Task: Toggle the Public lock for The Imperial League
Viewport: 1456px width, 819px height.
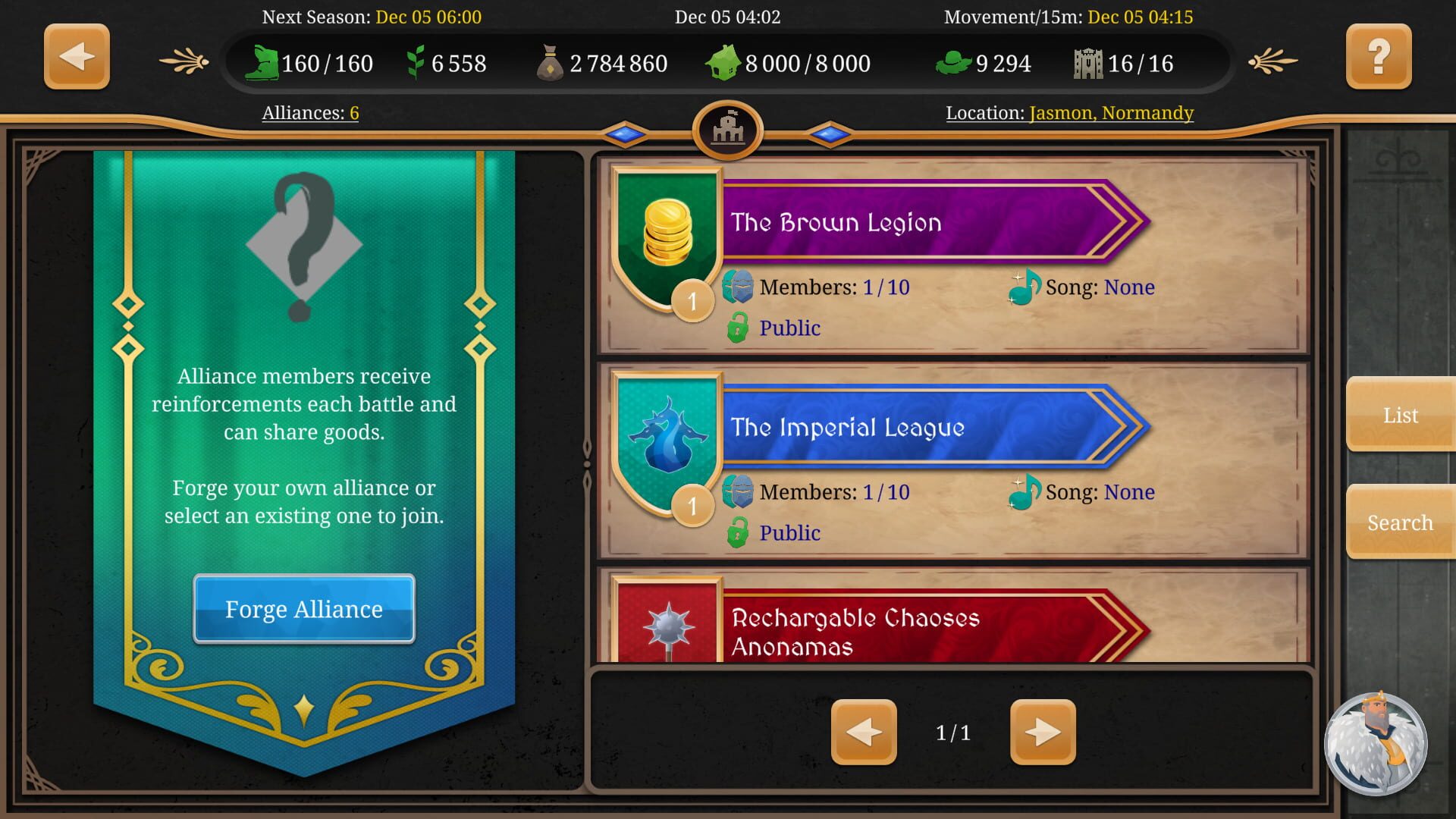Action: tap(737, 532)
